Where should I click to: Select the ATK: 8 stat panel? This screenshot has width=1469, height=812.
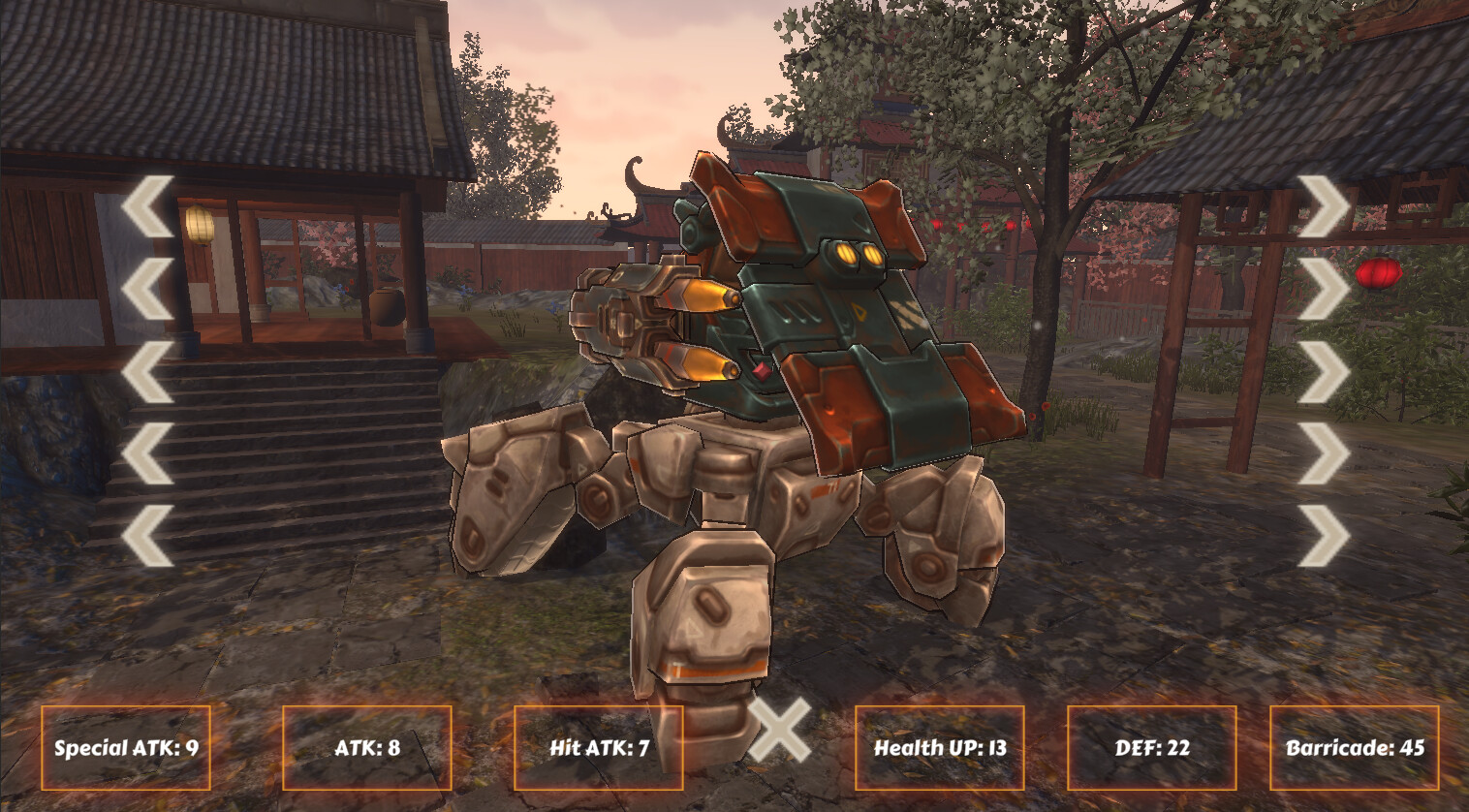(368, 748)
